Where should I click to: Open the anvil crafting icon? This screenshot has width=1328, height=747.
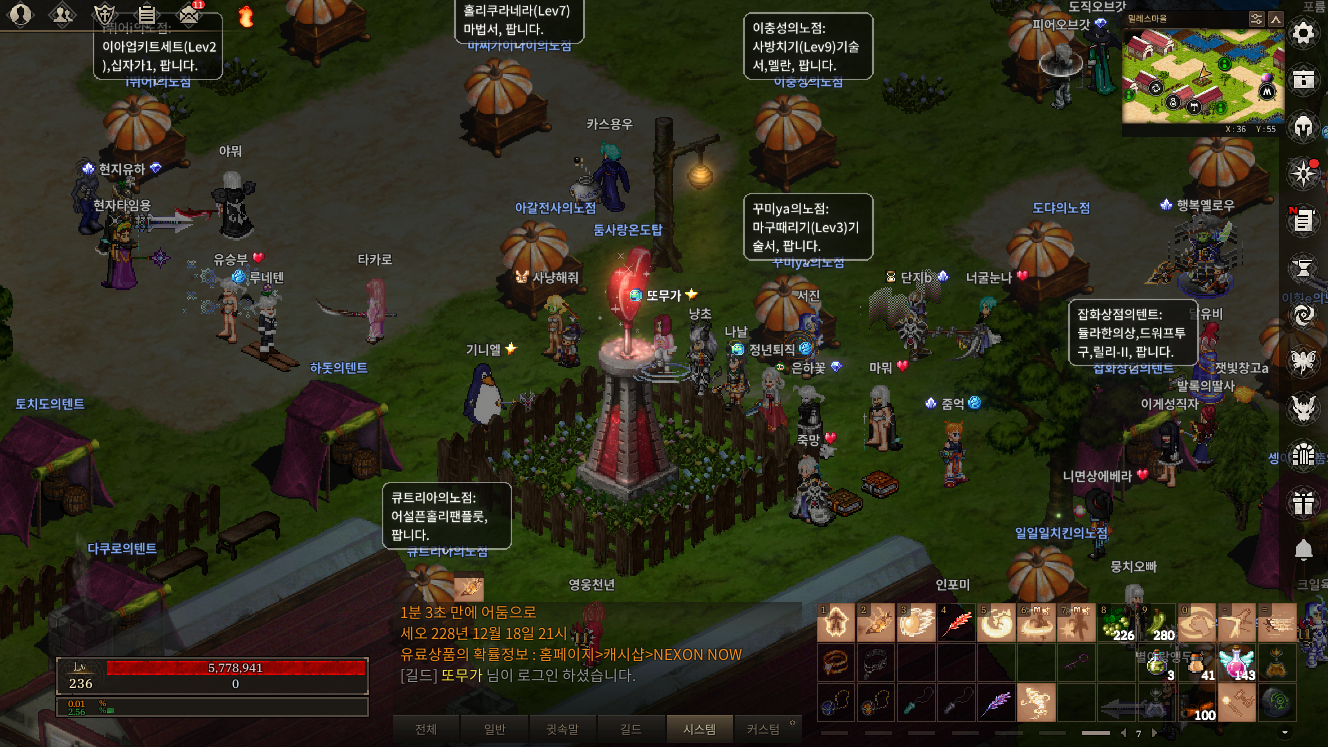point(1303,267)
